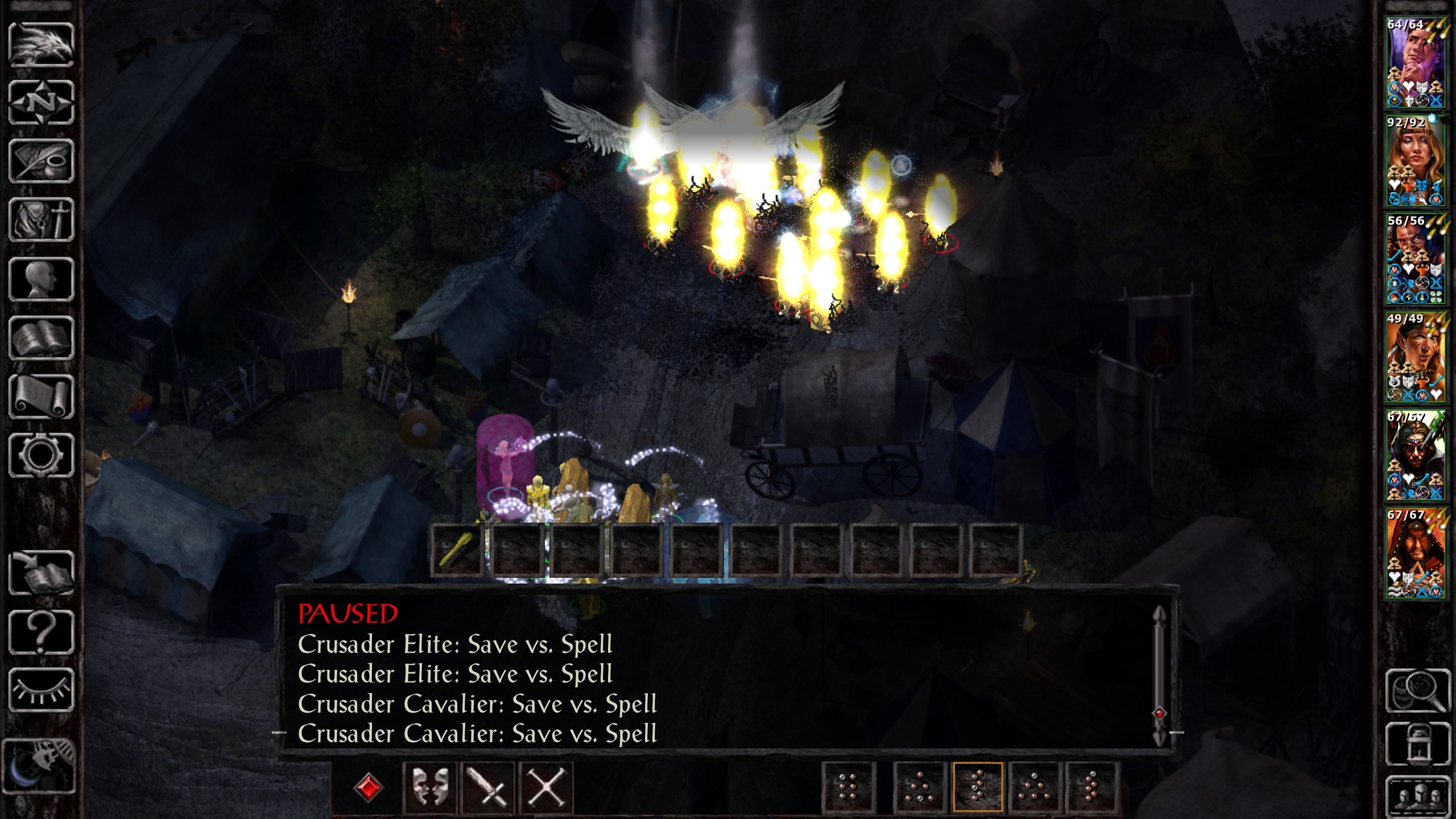Open the character record head icon
Viewport: 1456px width, 819px height.
click(x=42, y=279)
